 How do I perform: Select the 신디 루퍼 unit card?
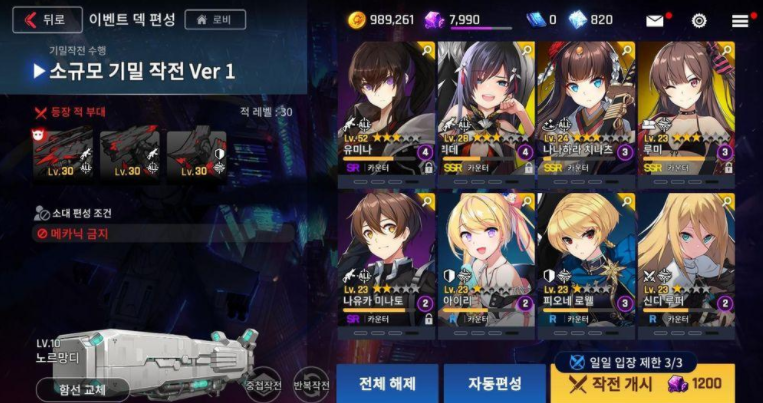pyautogui.click(x=685, y=258)
